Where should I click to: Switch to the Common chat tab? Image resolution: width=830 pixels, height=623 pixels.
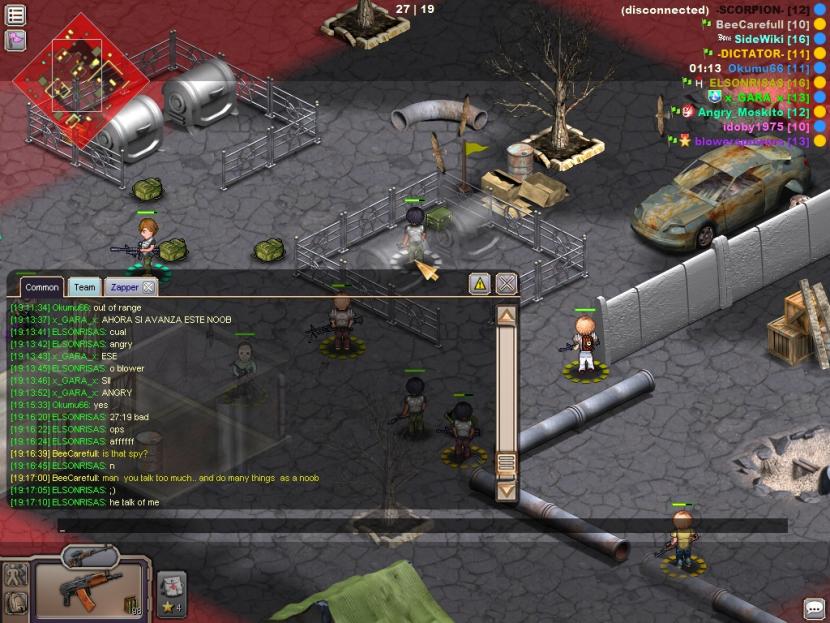pyautogui.click(x=42, y=287)
